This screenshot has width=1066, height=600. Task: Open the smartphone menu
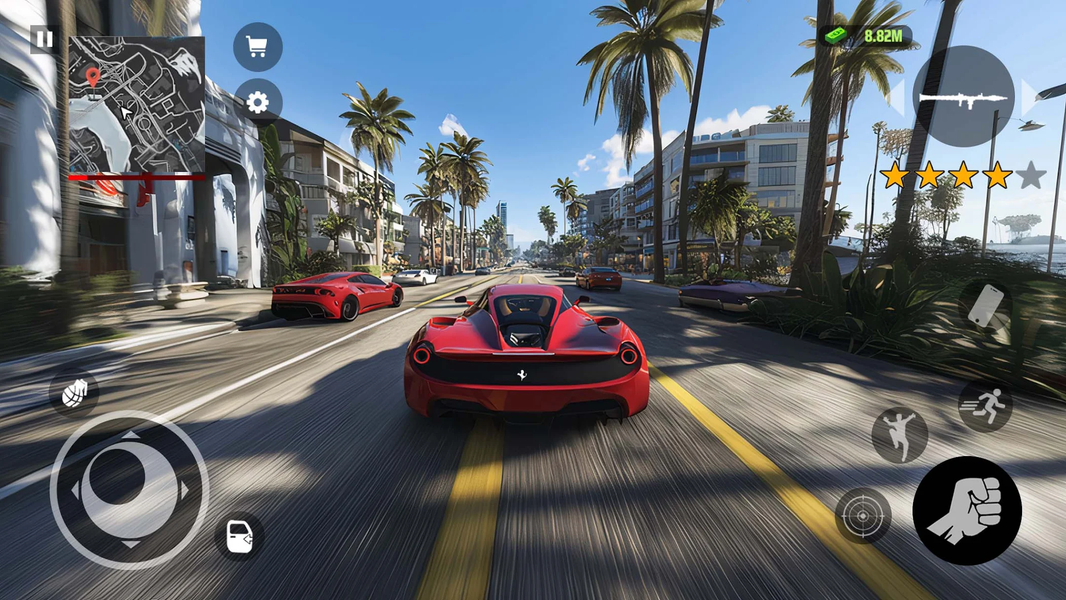pyautogui.click(x=985, y=305)
